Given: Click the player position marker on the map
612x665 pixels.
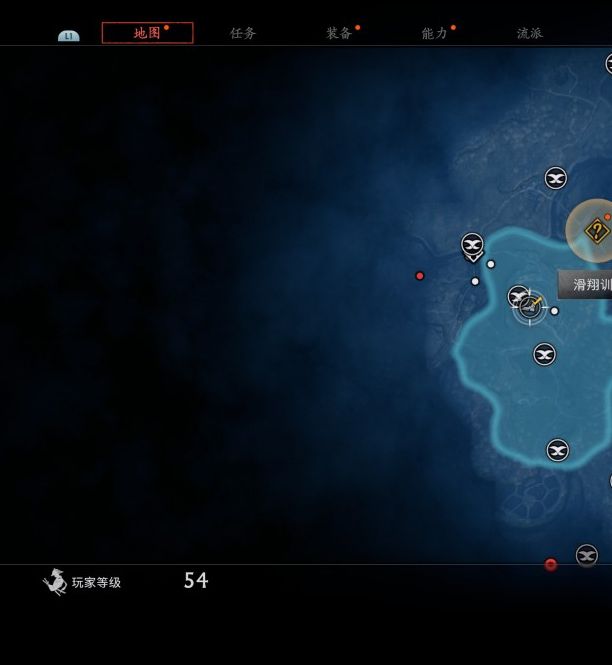Looking at the screenshot, I should coord(531,306).
